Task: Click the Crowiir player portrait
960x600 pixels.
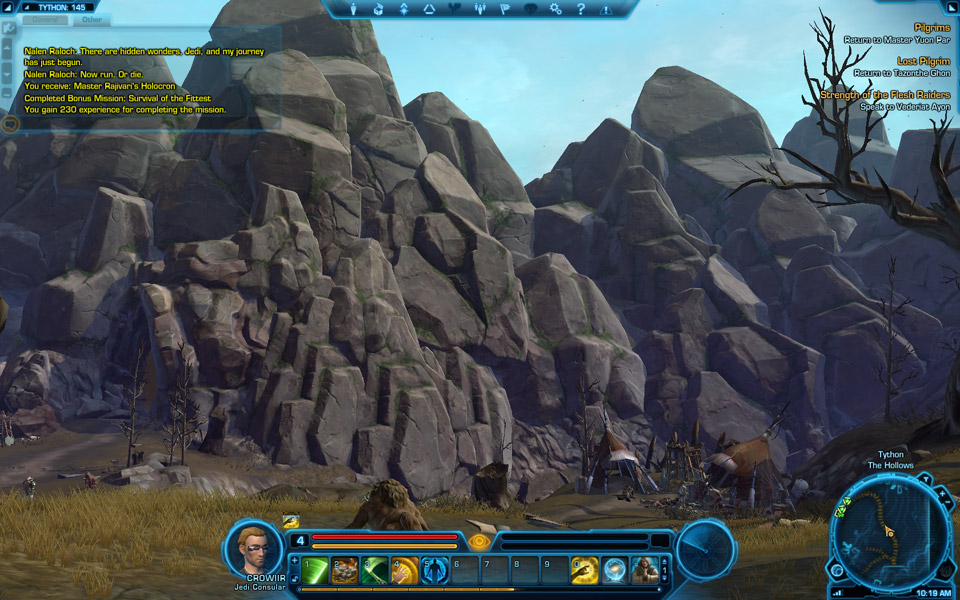Action: 253,549
